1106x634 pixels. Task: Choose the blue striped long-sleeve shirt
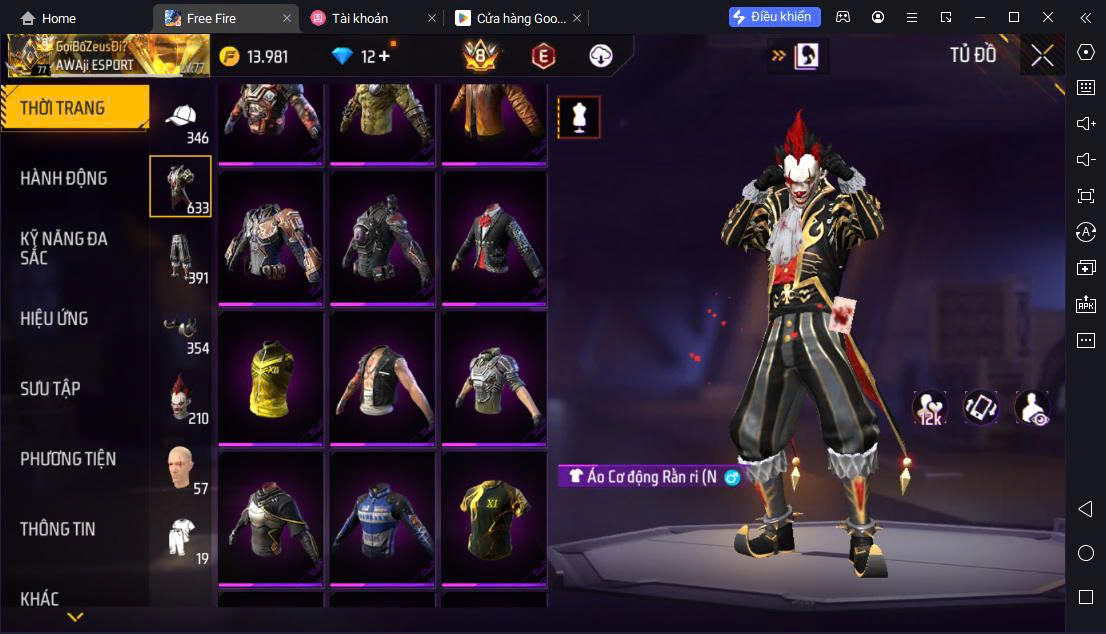coord(382,516)
